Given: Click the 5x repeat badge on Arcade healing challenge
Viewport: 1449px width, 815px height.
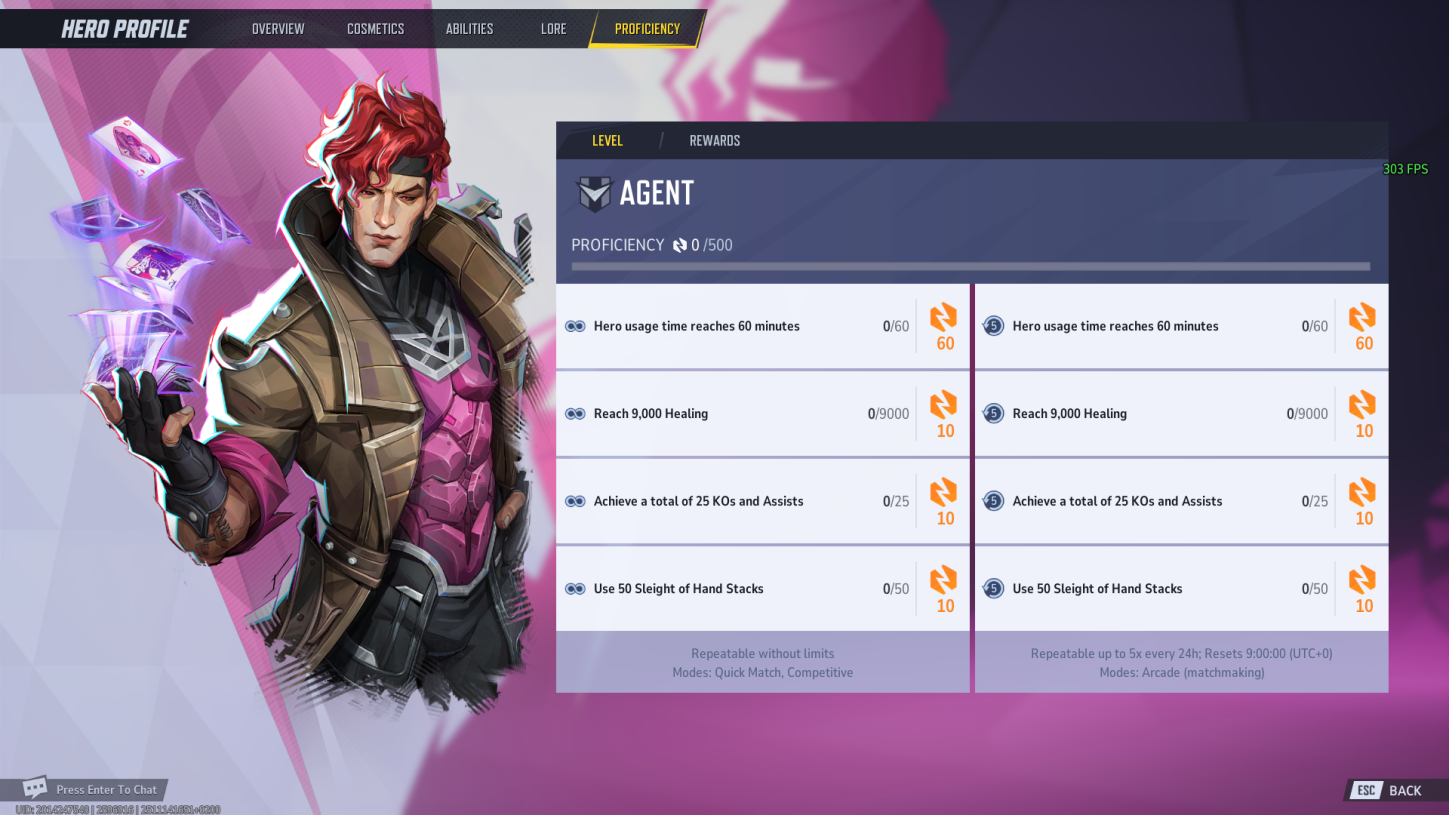Looking at the screenshot, I should coord(994,413).
